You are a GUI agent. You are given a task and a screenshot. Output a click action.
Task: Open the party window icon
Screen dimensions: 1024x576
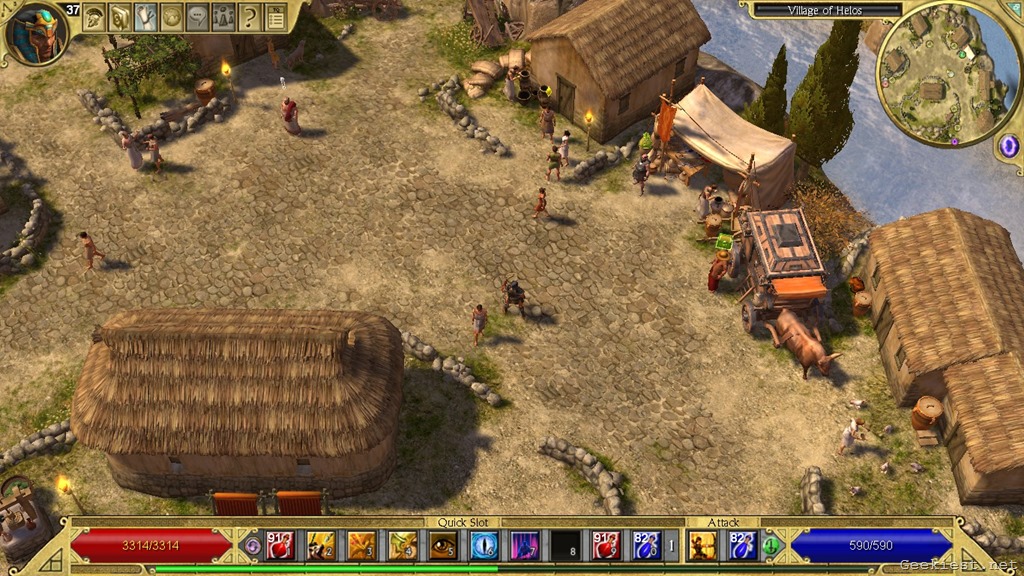pyautogui.click(x=224, y=17)
